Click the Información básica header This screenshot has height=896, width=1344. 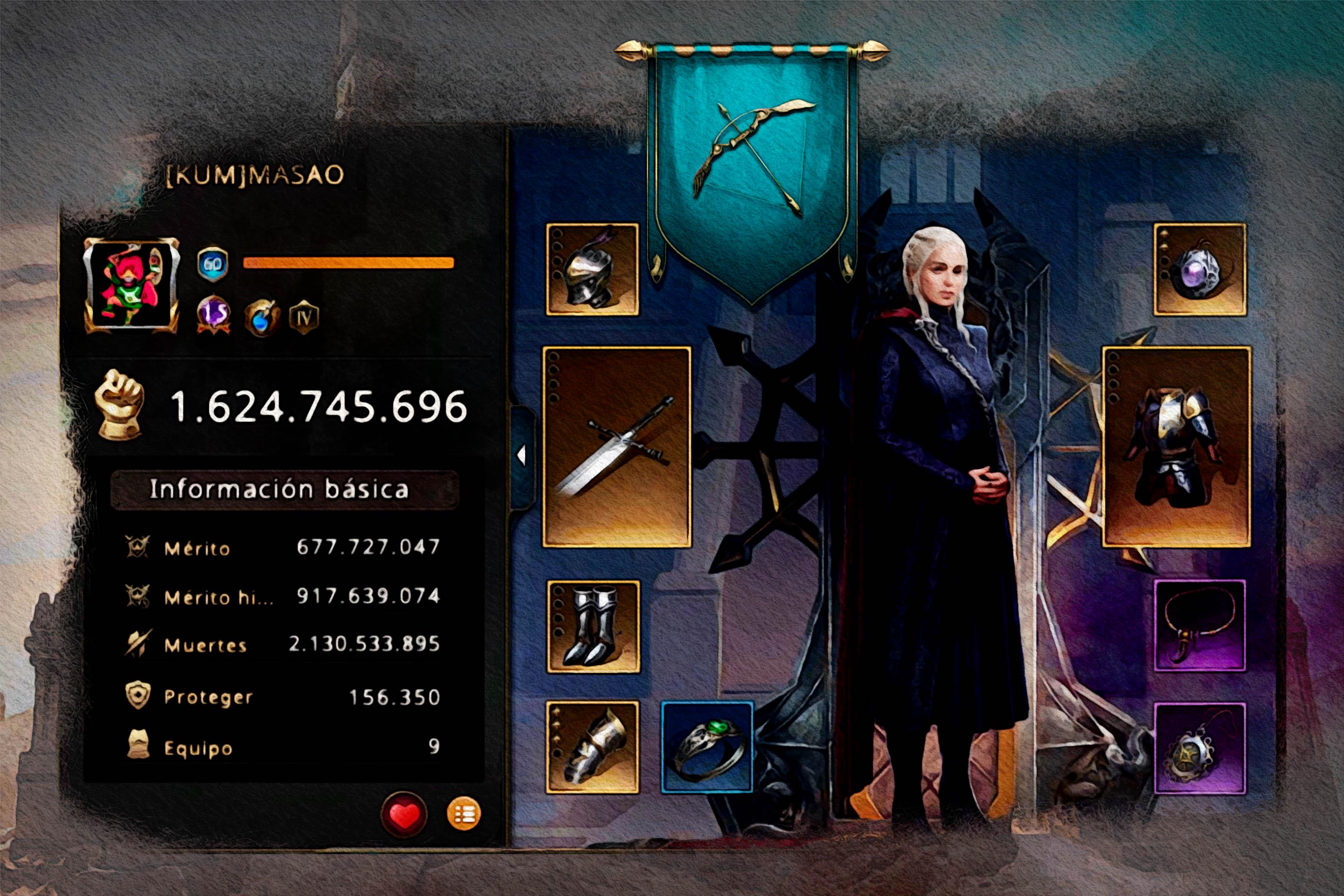pos(284,490)
